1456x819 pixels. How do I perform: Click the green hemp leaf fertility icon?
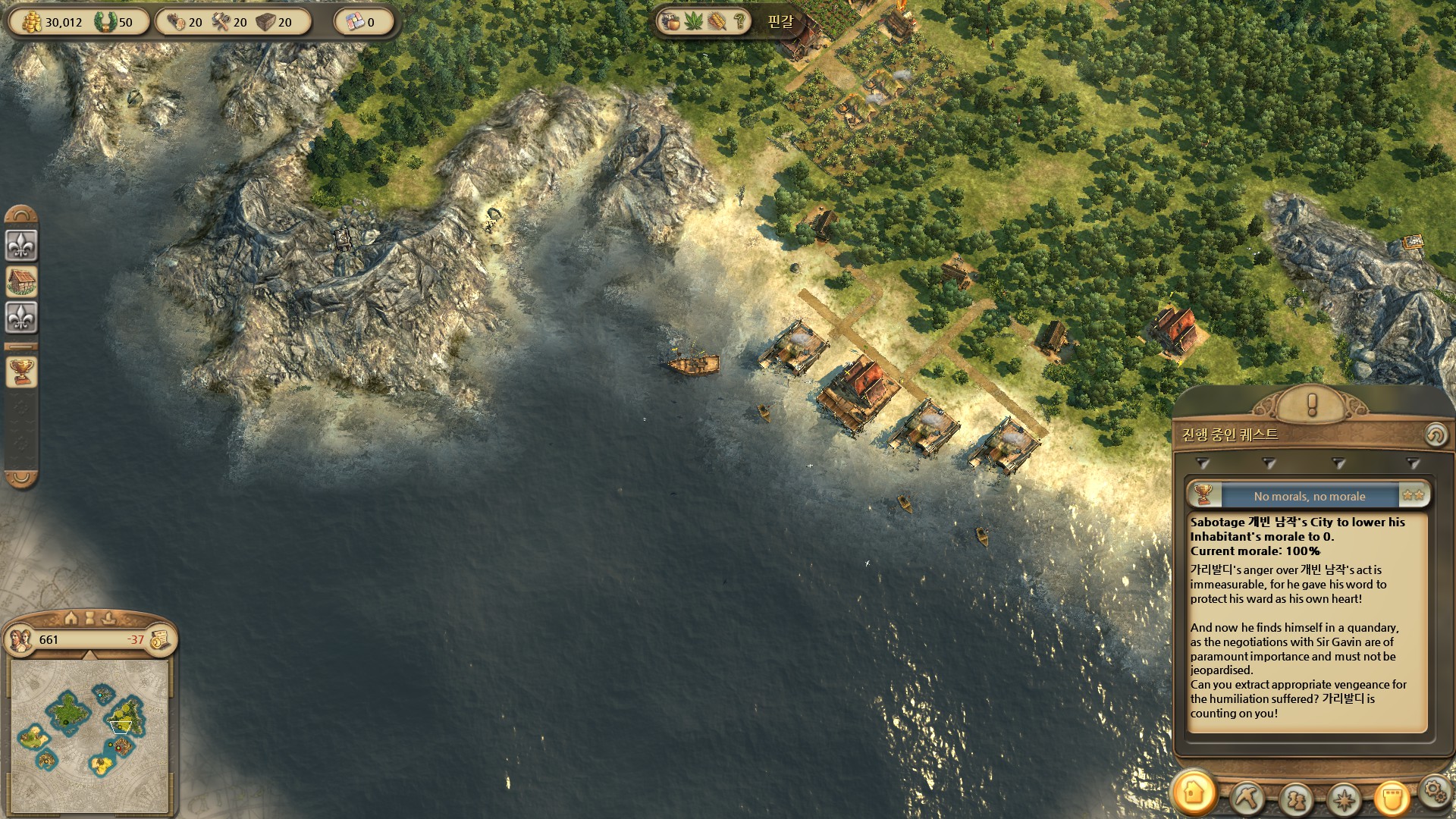(694, 21)
